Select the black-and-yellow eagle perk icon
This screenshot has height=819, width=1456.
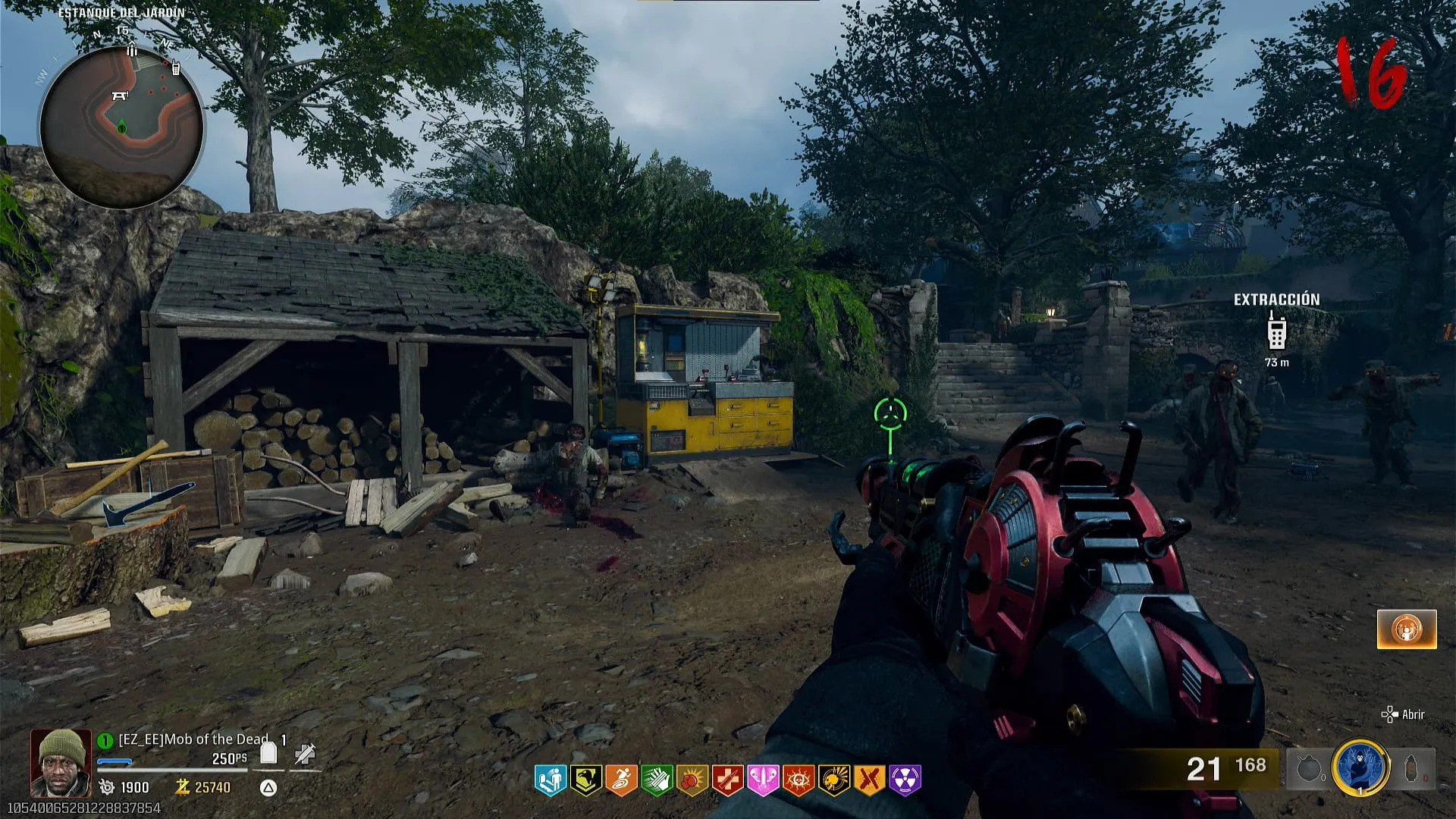tap(585, 780)
